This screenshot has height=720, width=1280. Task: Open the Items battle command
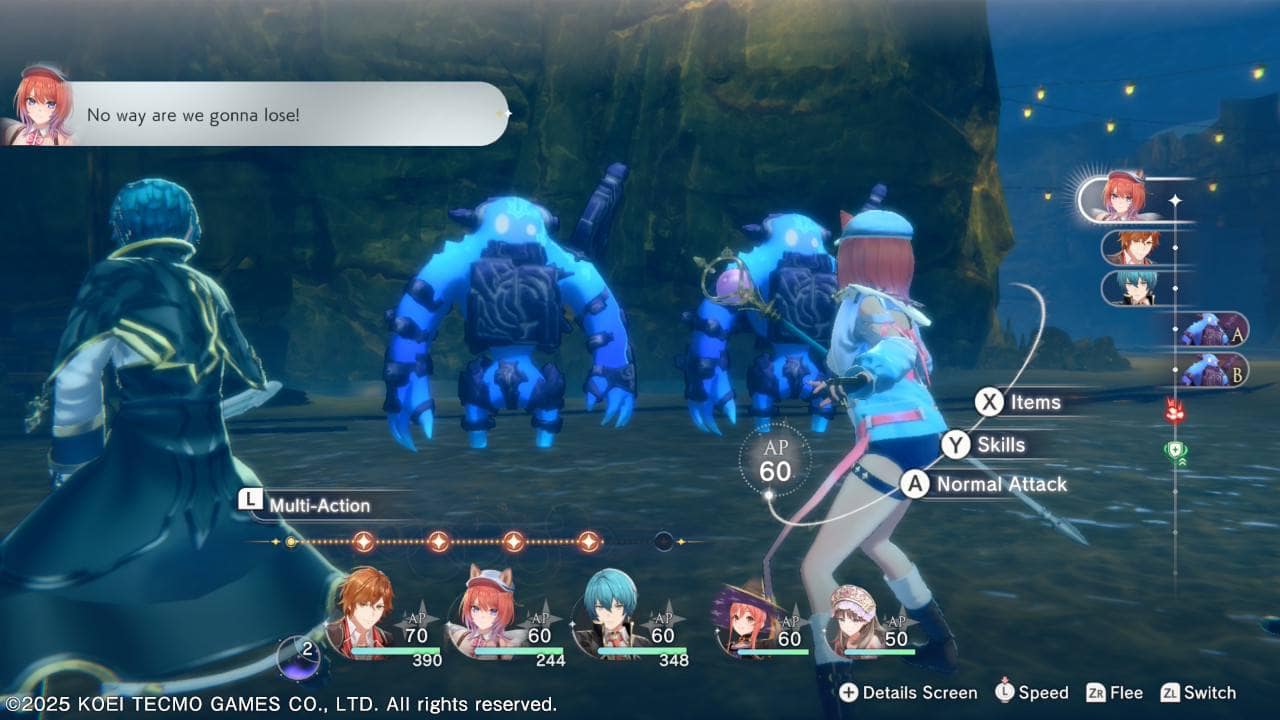pos(1020,402)
